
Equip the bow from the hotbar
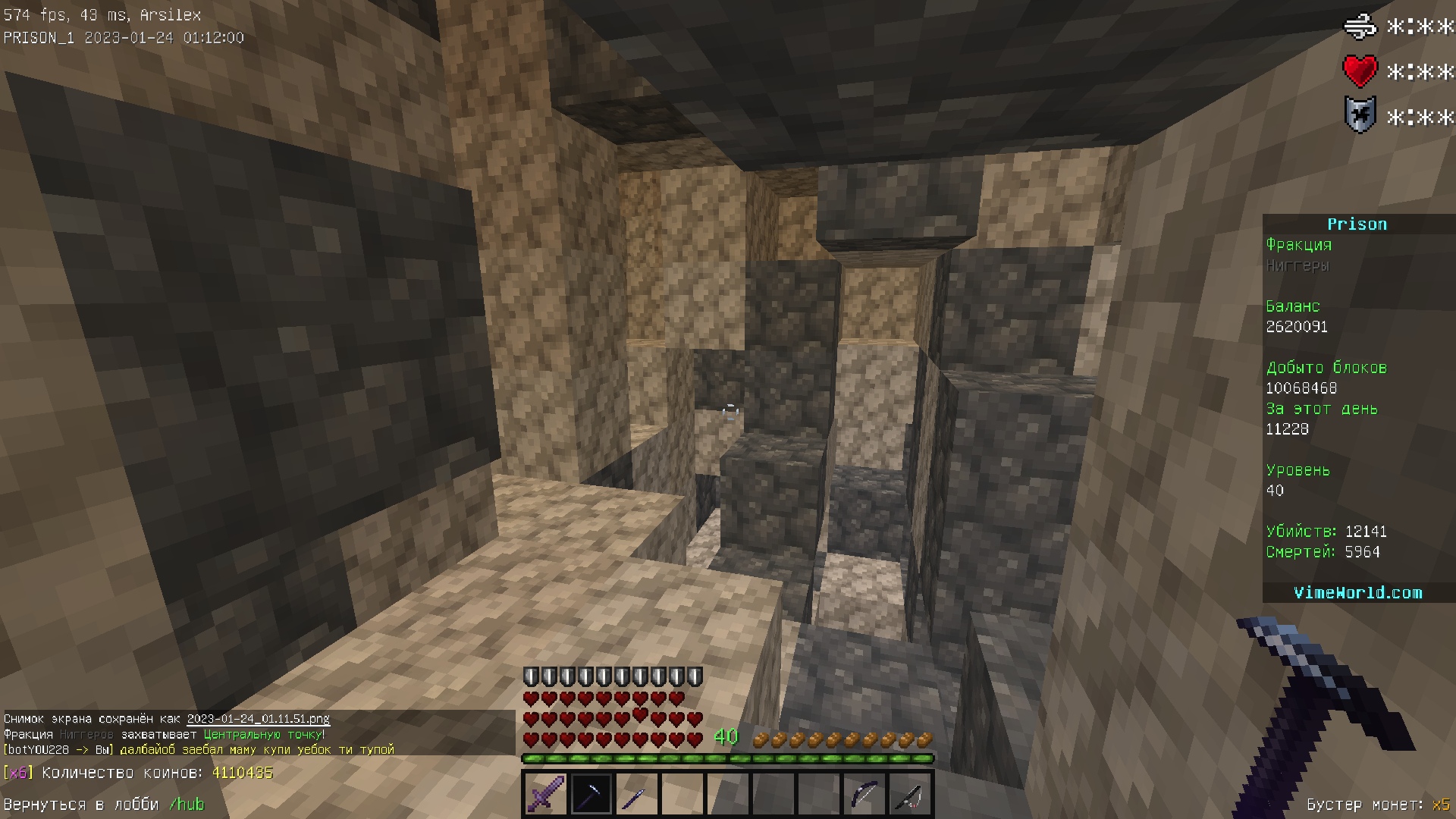pos(864,794)
